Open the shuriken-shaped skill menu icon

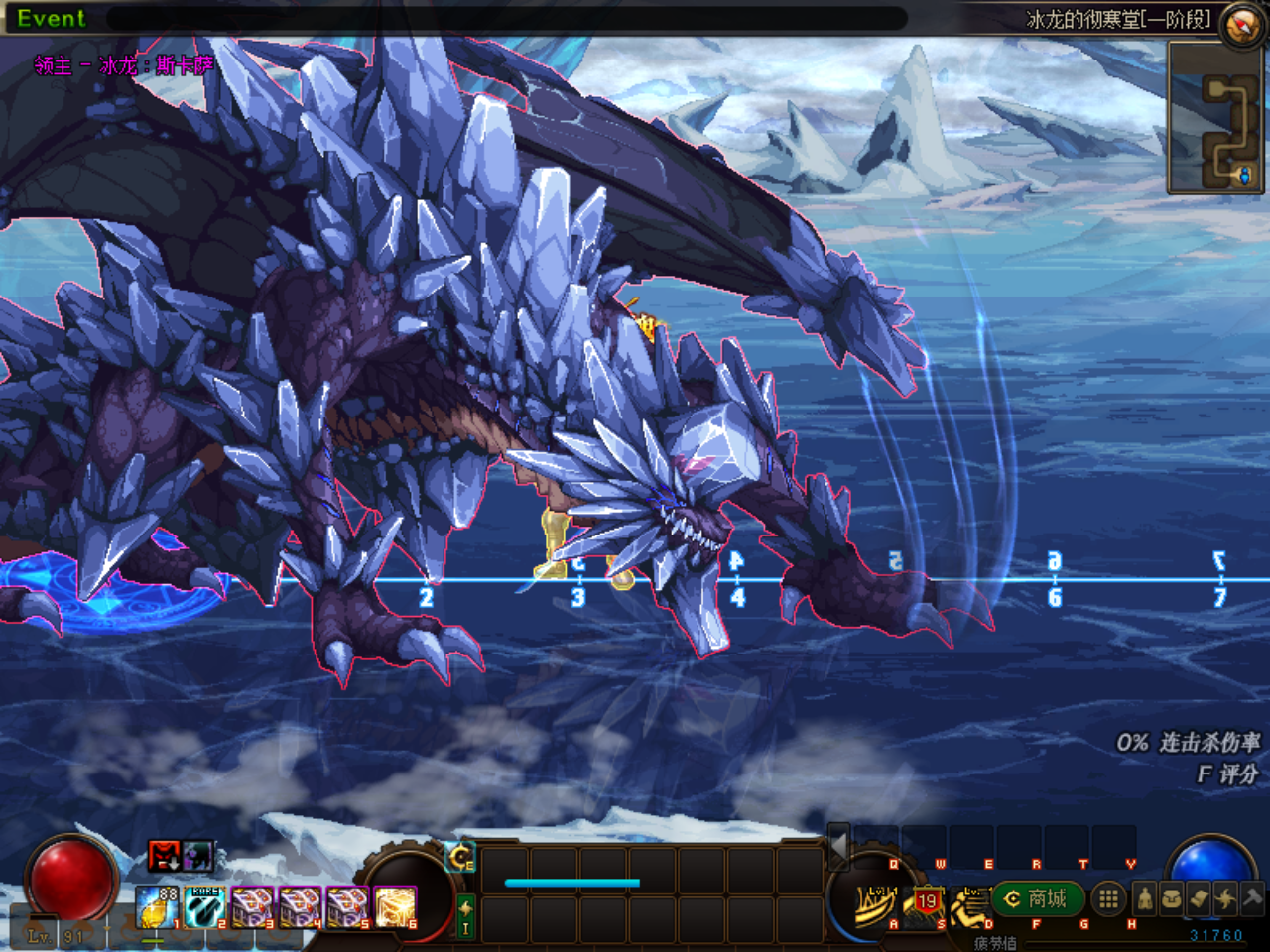tap(1225, 899)
